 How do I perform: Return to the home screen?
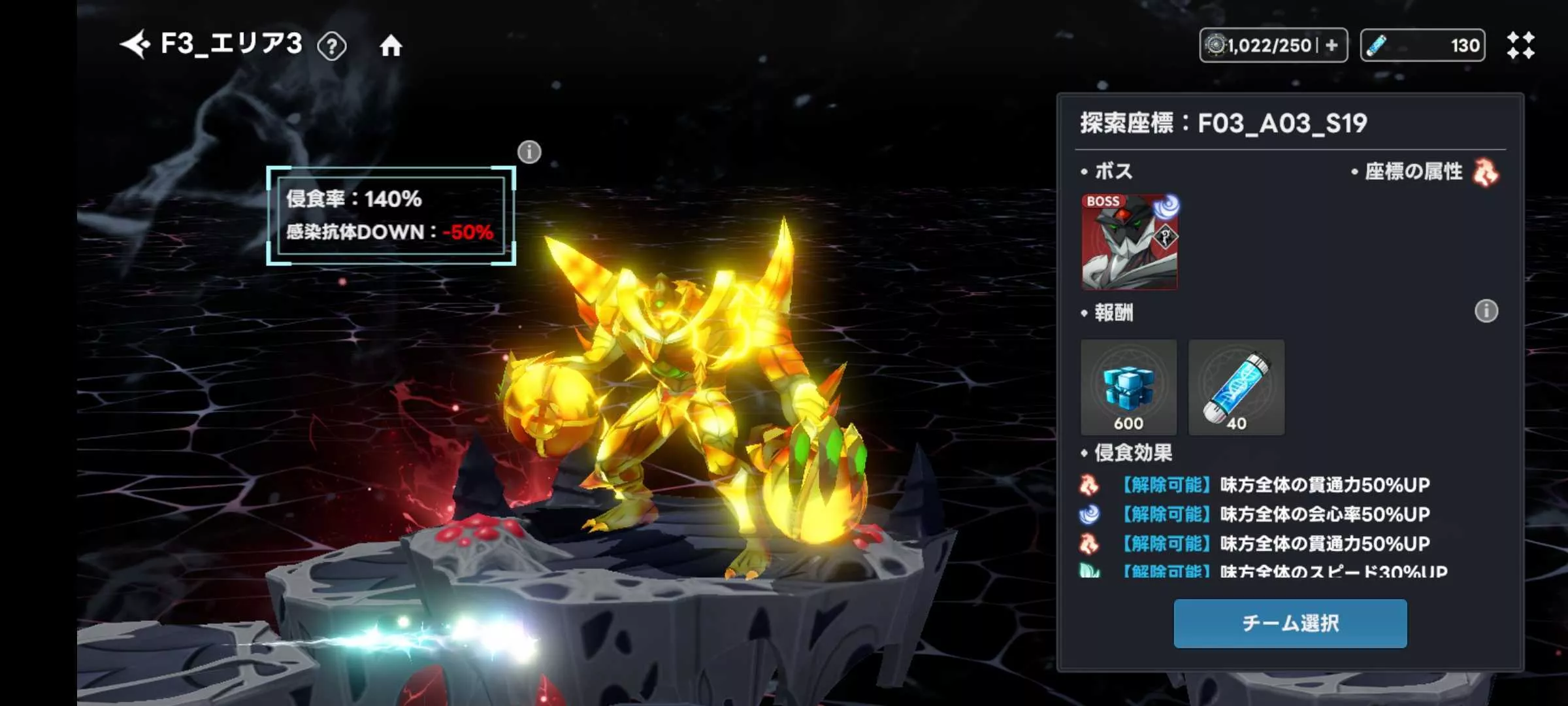coord(391,46)
